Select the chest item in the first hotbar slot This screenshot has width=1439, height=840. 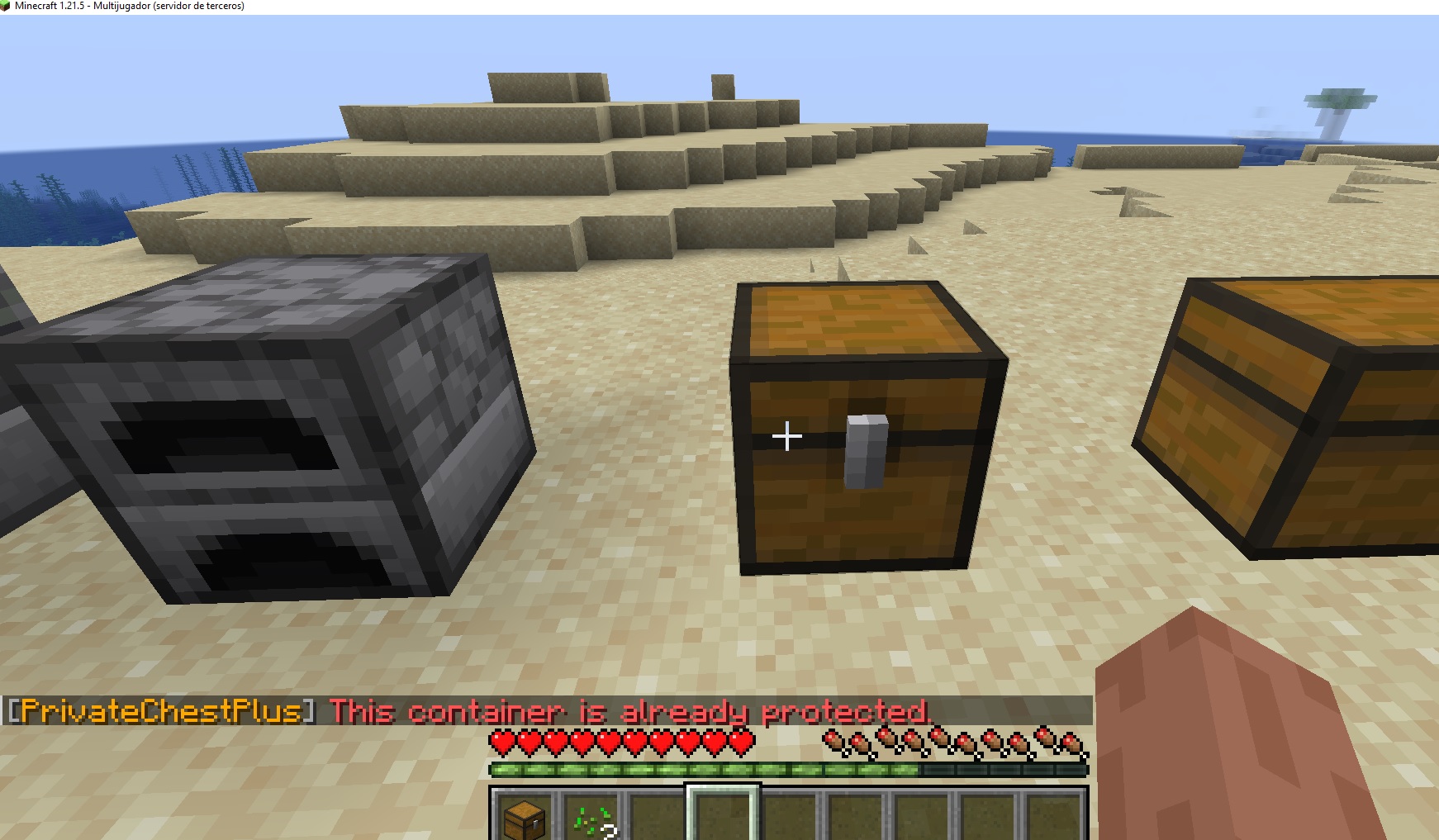(x=525, y=816)
